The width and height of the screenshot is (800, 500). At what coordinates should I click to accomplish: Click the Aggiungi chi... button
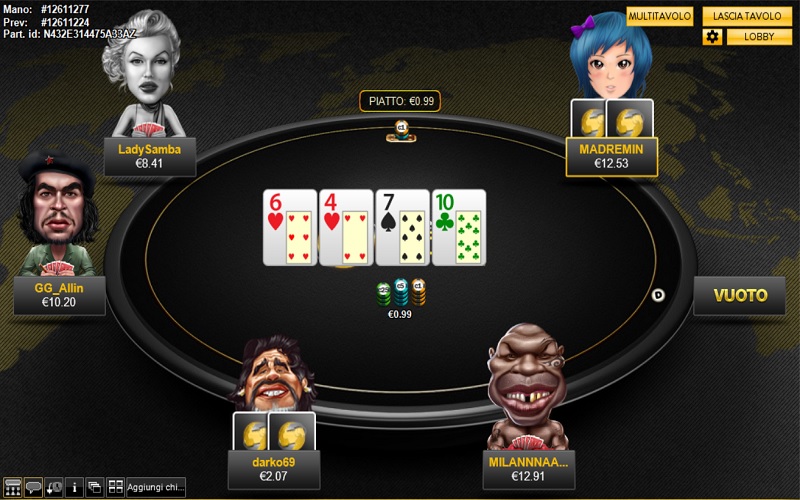[156, 488]
